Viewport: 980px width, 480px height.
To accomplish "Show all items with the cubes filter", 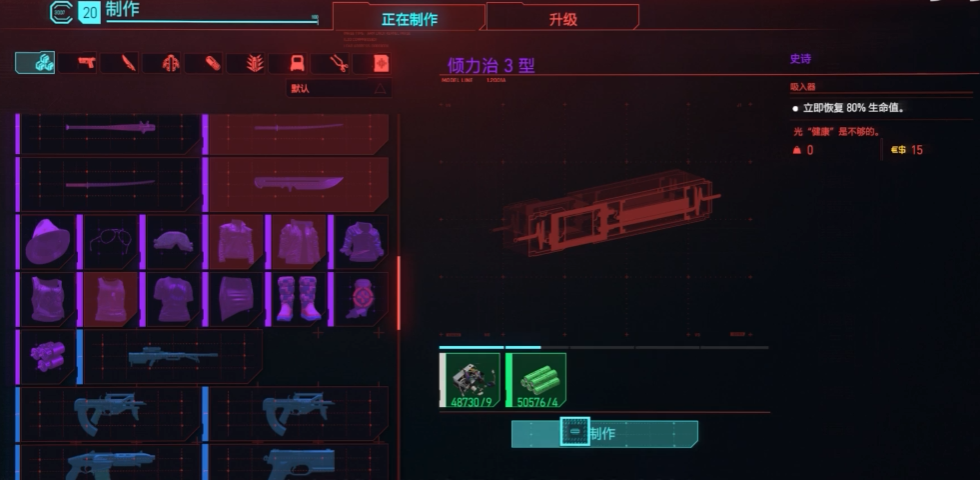I will click(x=35, y=63).
